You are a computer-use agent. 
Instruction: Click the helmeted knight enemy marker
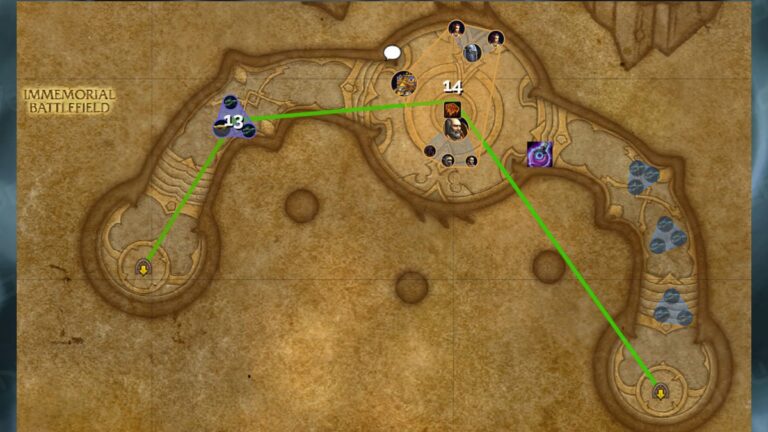tap(472, 52)
